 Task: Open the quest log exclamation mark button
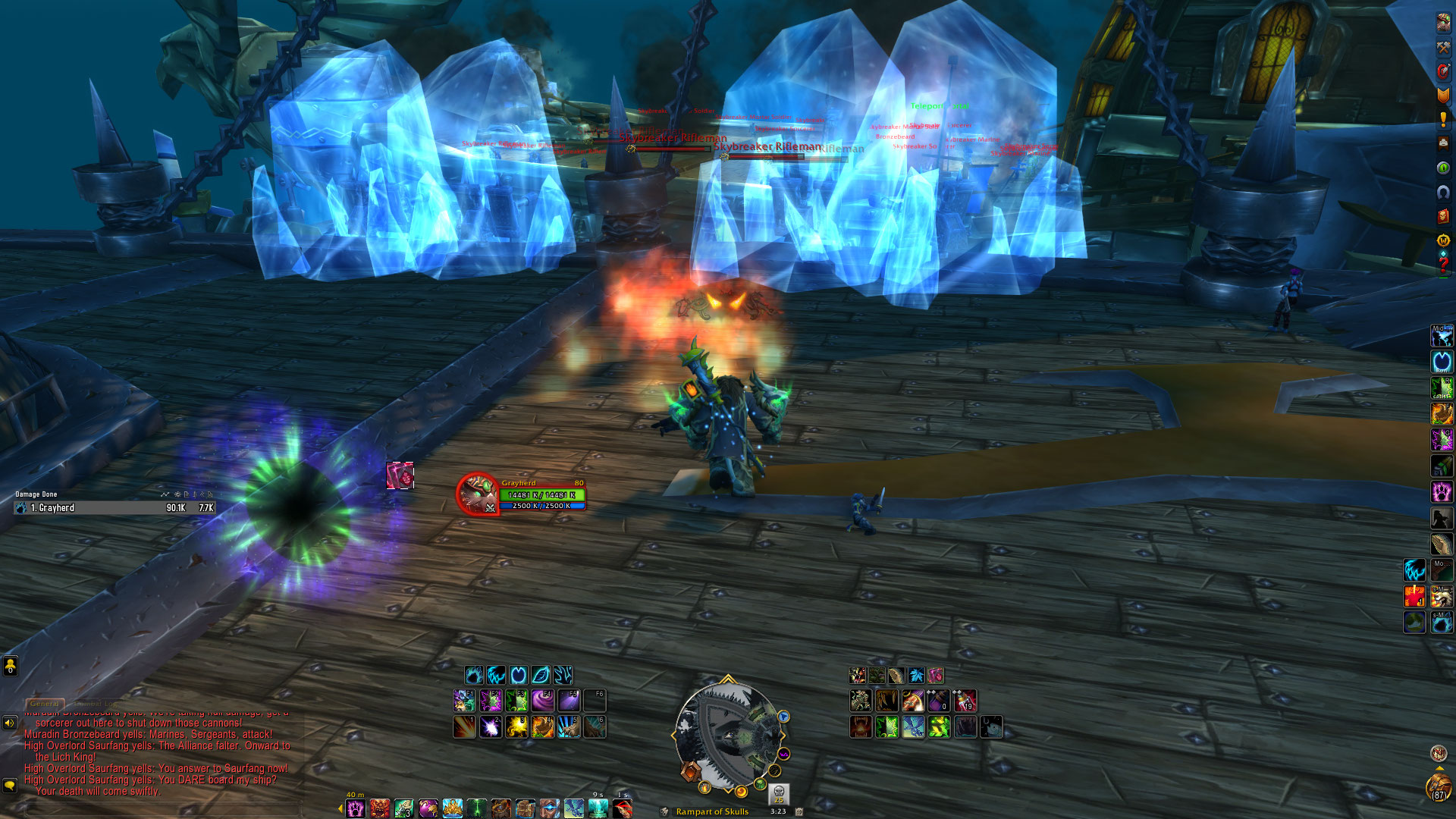(1443, 120)
